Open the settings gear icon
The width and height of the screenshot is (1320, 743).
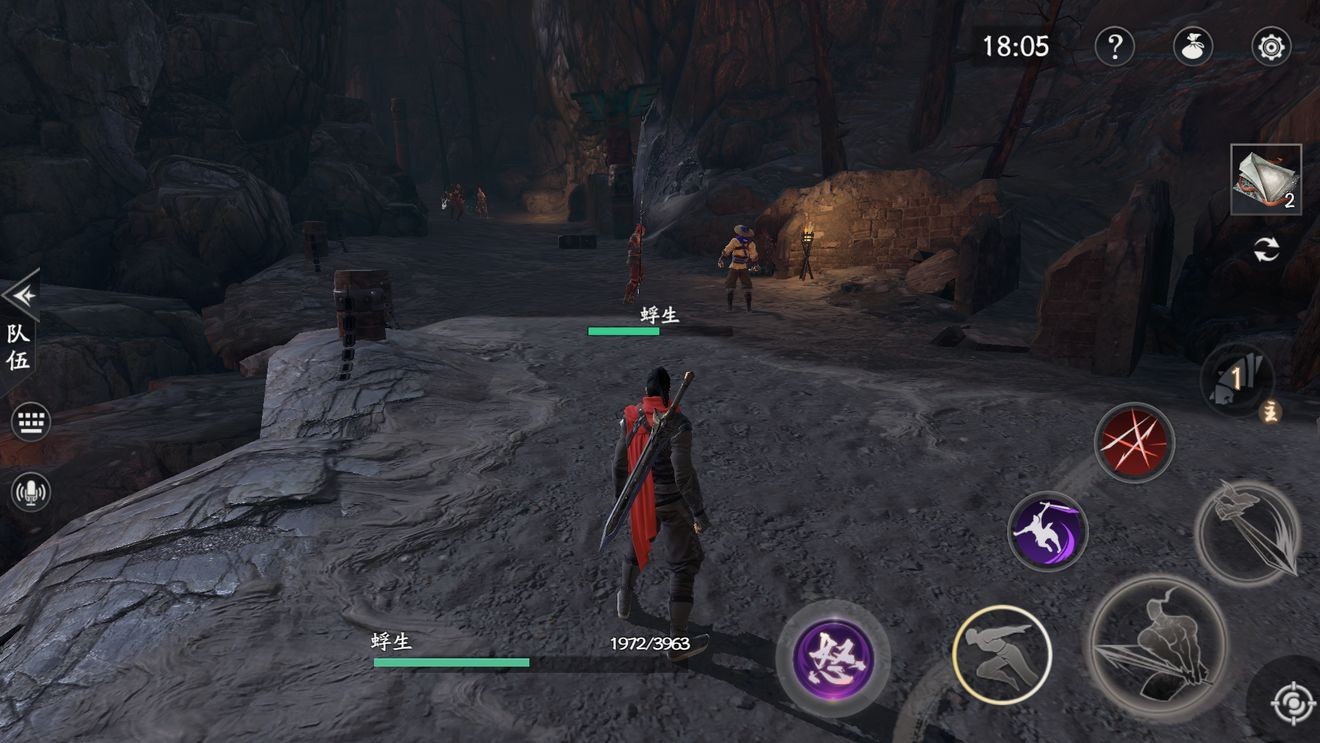(1271, 46)
